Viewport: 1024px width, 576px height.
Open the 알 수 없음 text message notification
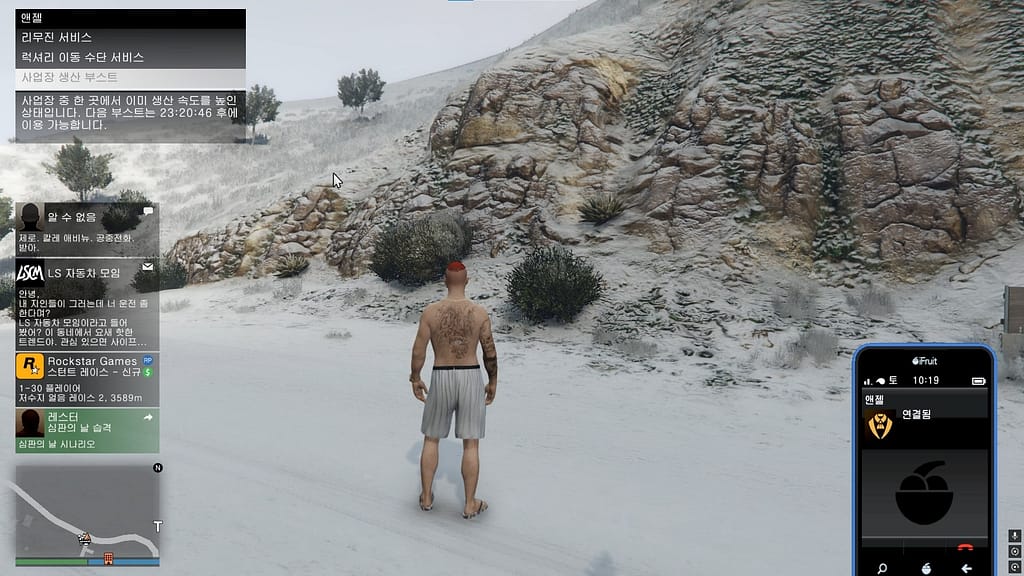pyautogui.click(x=87, y=229)
